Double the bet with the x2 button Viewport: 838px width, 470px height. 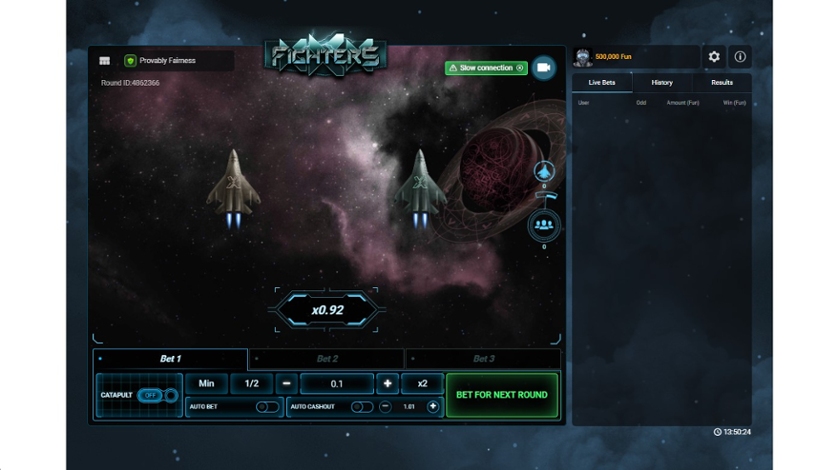pyautogui.click(x=422, y=384)
